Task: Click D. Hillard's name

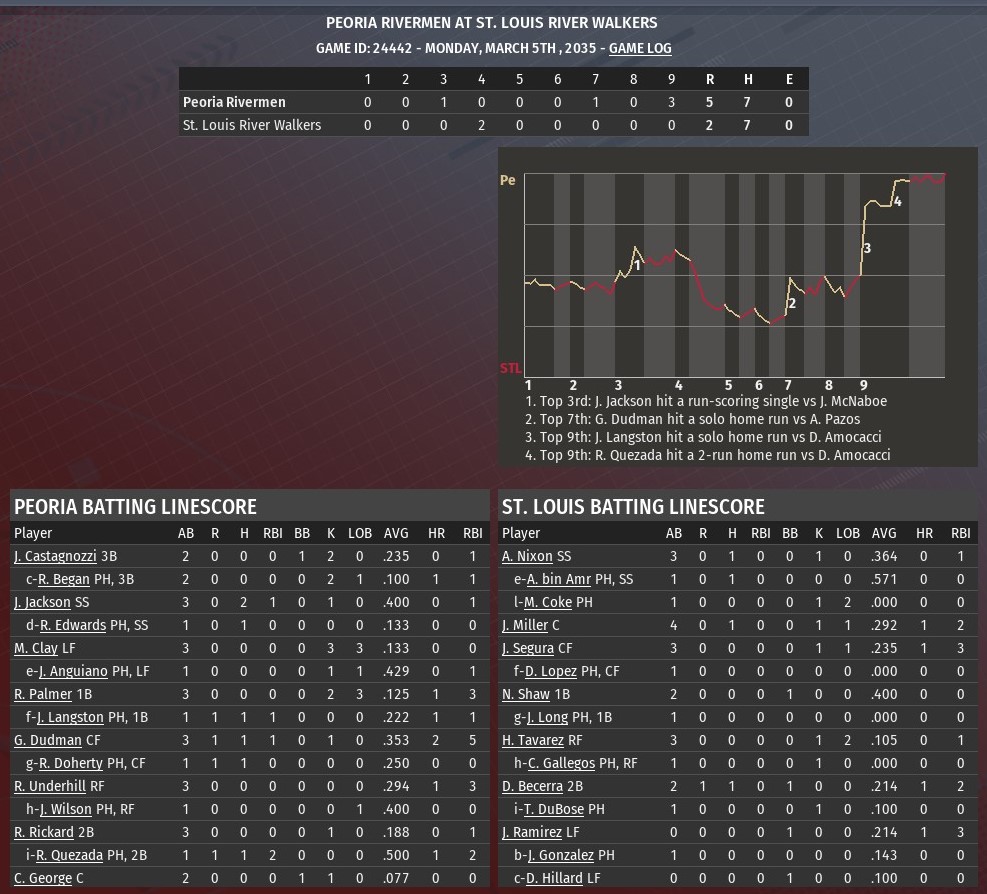Action: click(x=554, y=878)
